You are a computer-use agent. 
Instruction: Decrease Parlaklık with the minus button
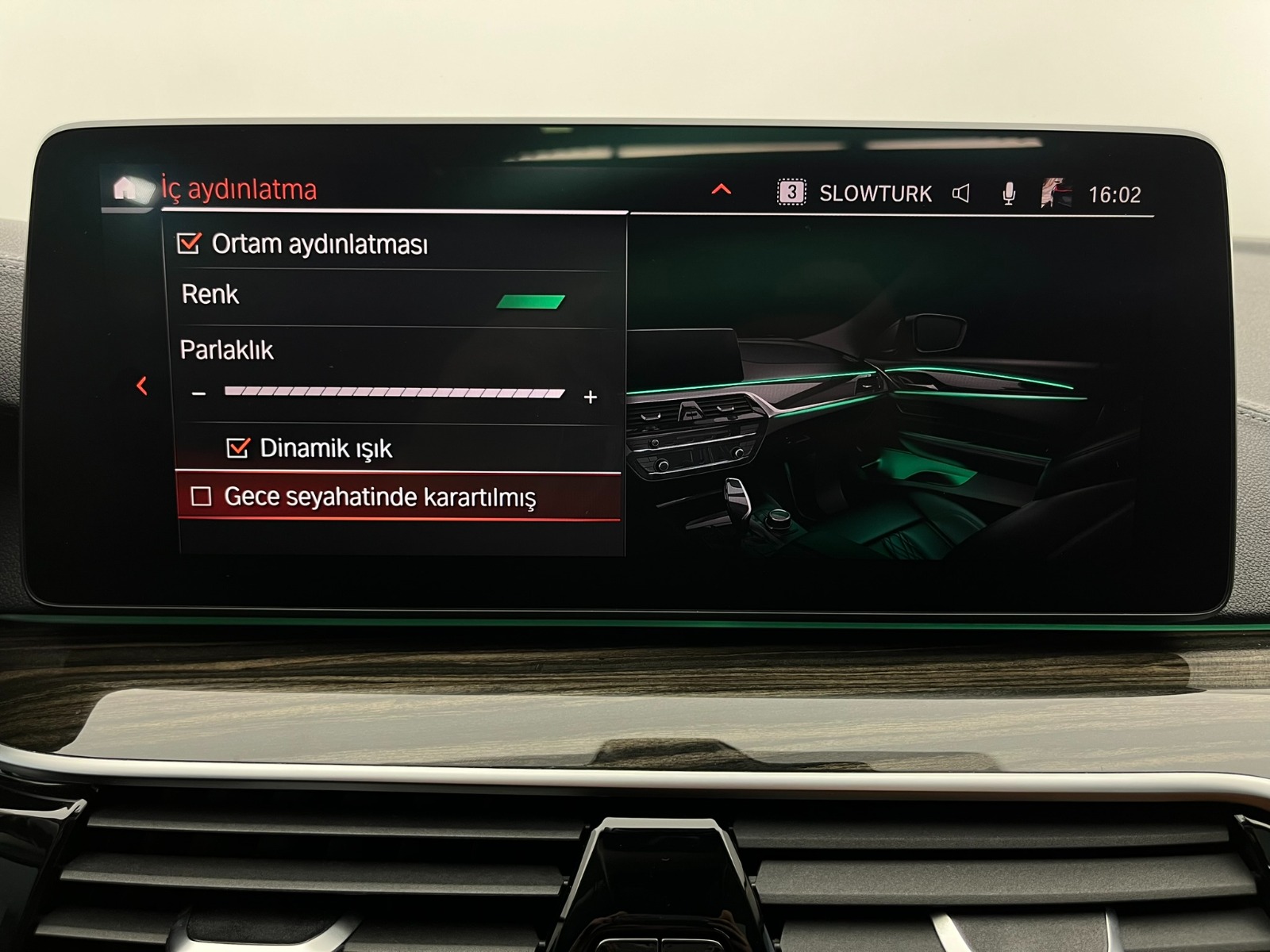tap(199, 394)
